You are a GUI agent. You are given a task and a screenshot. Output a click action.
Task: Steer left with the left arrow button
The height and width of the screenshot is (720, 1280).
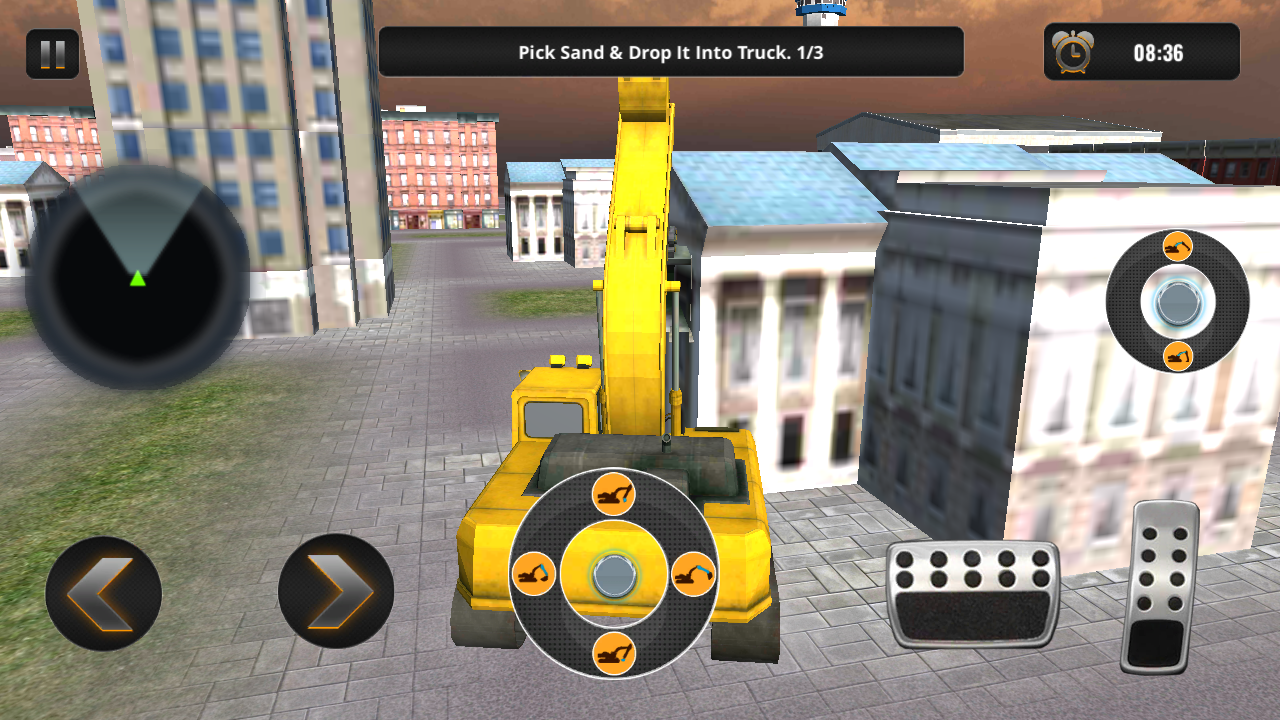click(x=103, y=593)
